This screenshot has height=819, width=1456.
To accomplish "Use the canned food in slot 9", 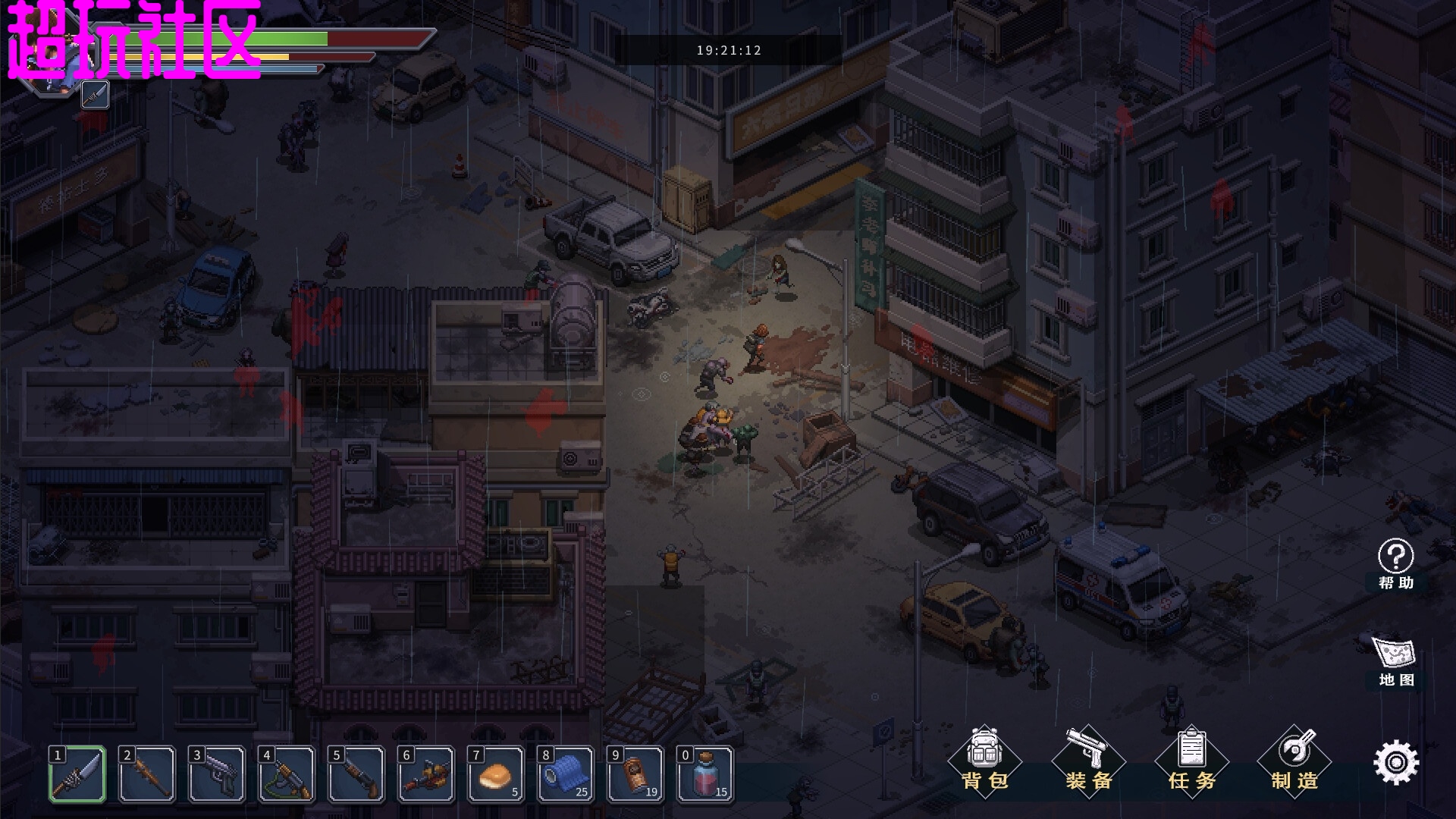I will [635, 774].
